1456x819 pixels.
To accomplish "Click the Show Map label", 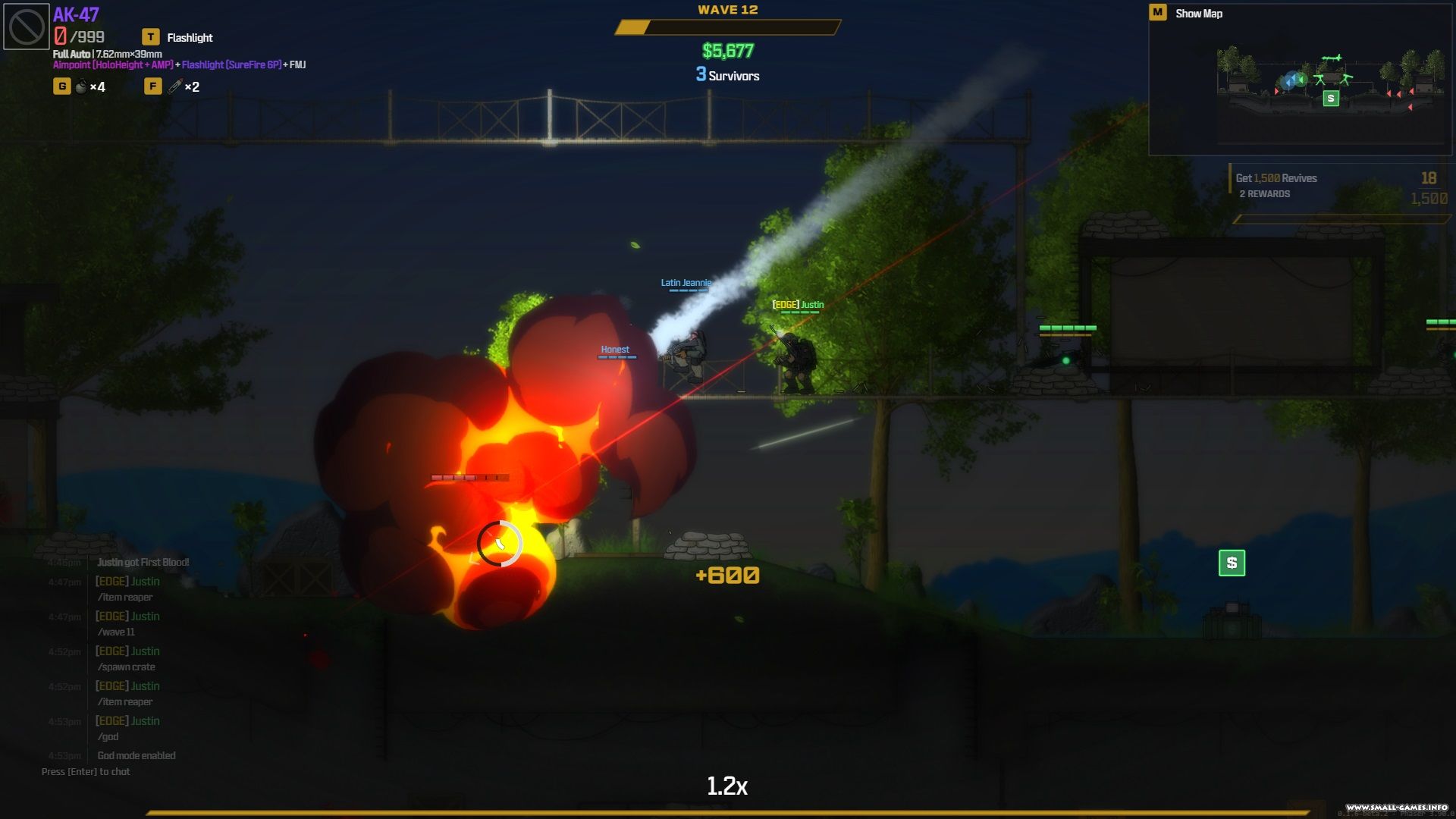I will (1198, 14).
